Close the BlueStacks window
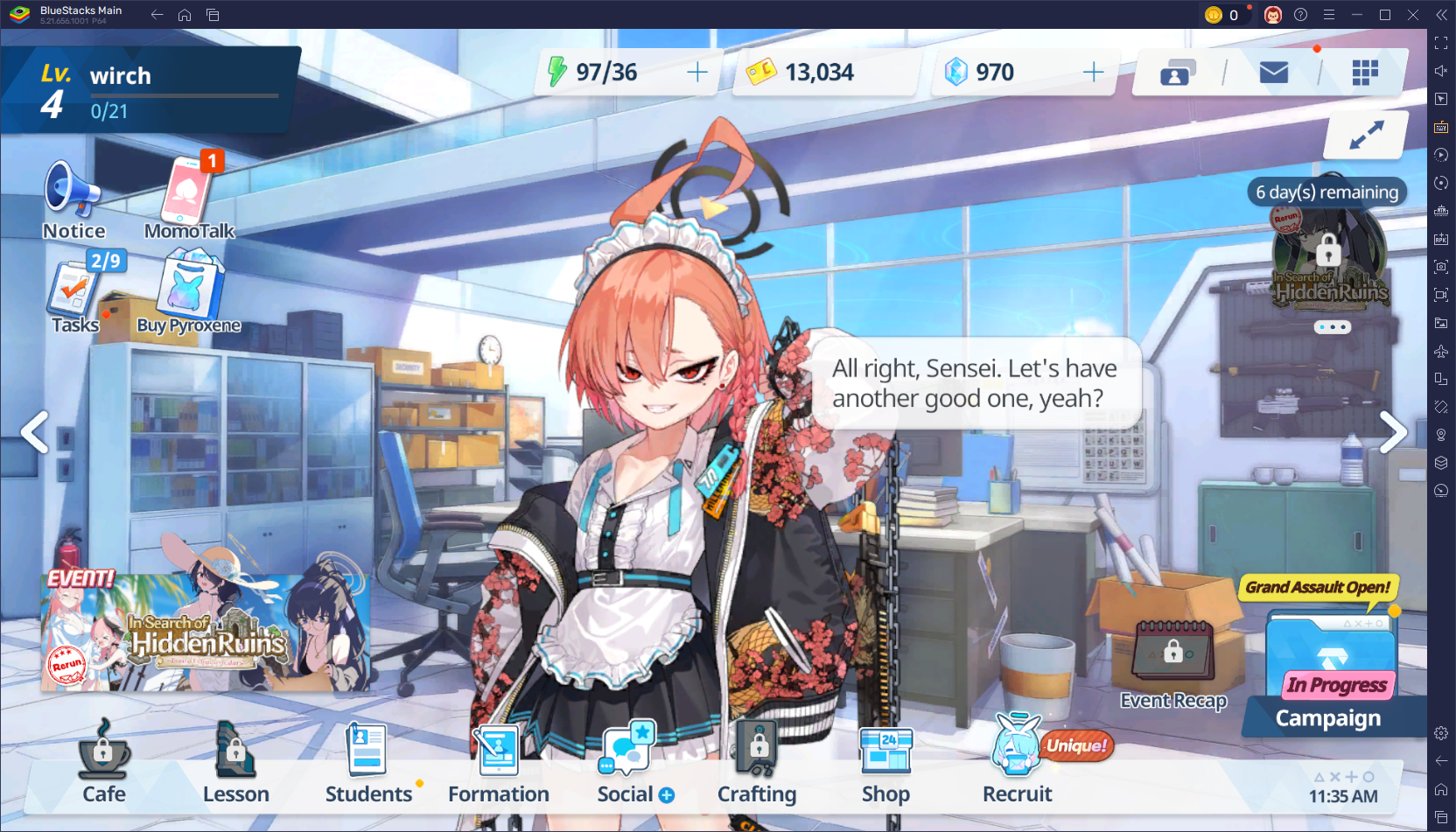 pyautogui.click(x=1413, y=15)
